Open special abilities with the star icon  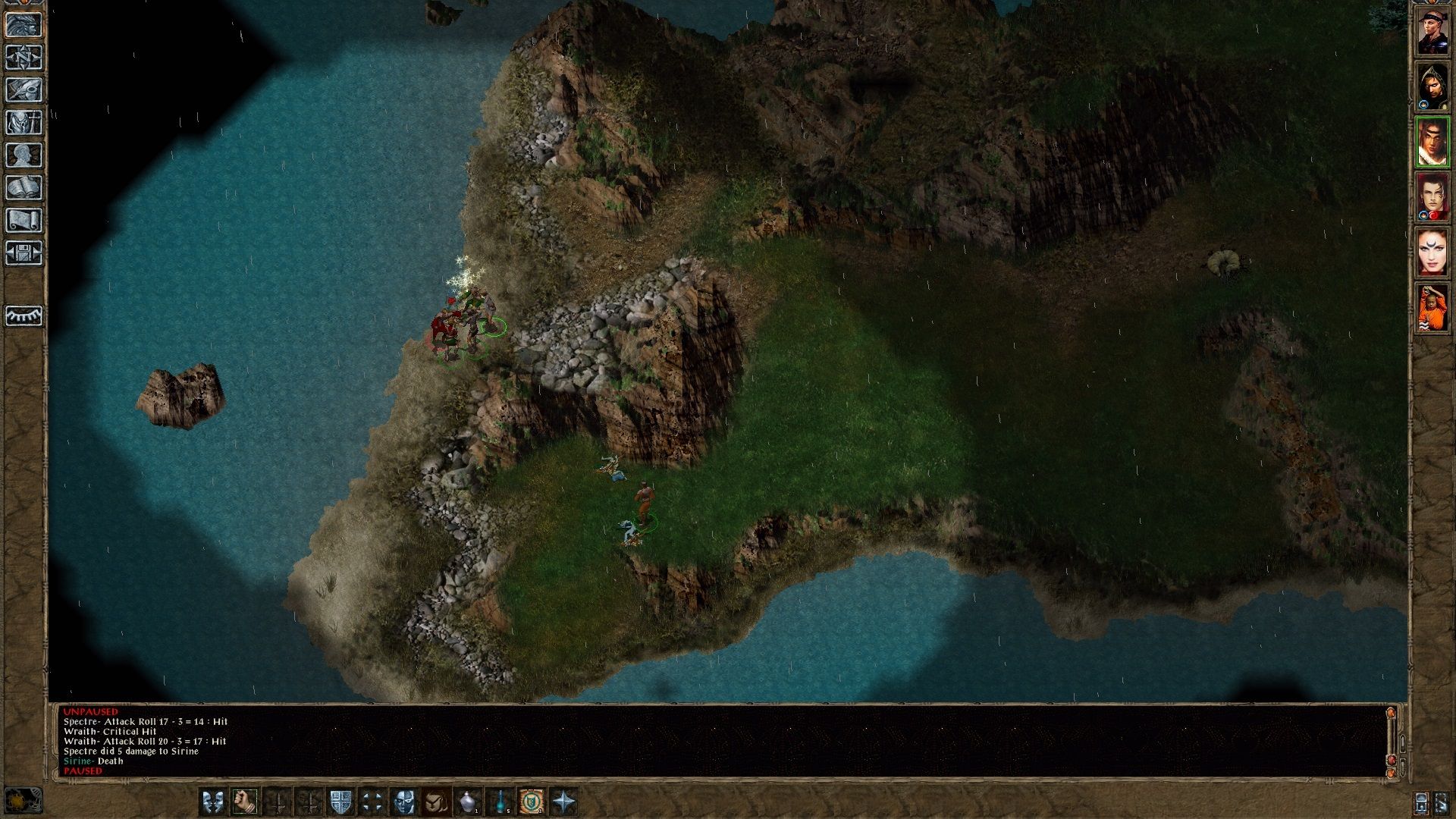[x=564, y=801]
